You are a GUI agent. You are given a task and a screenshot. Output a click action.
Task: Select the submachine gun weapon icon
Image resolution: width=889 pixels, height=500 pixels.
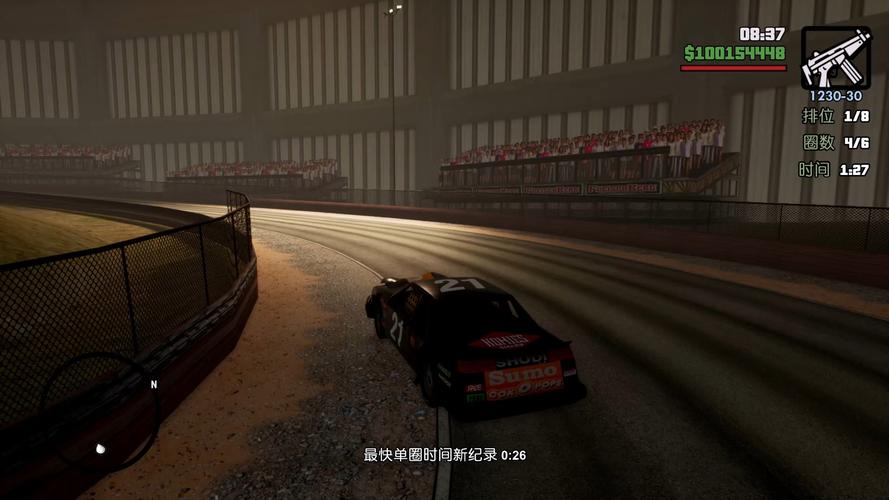point(835,57)
